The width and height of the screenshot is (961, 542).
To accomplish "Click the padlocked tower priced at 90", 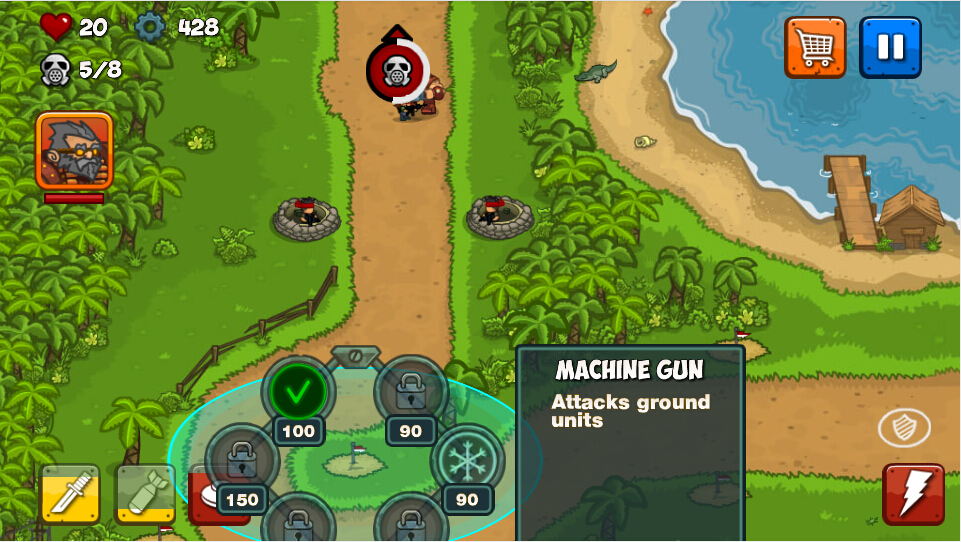I will [410, 392].
